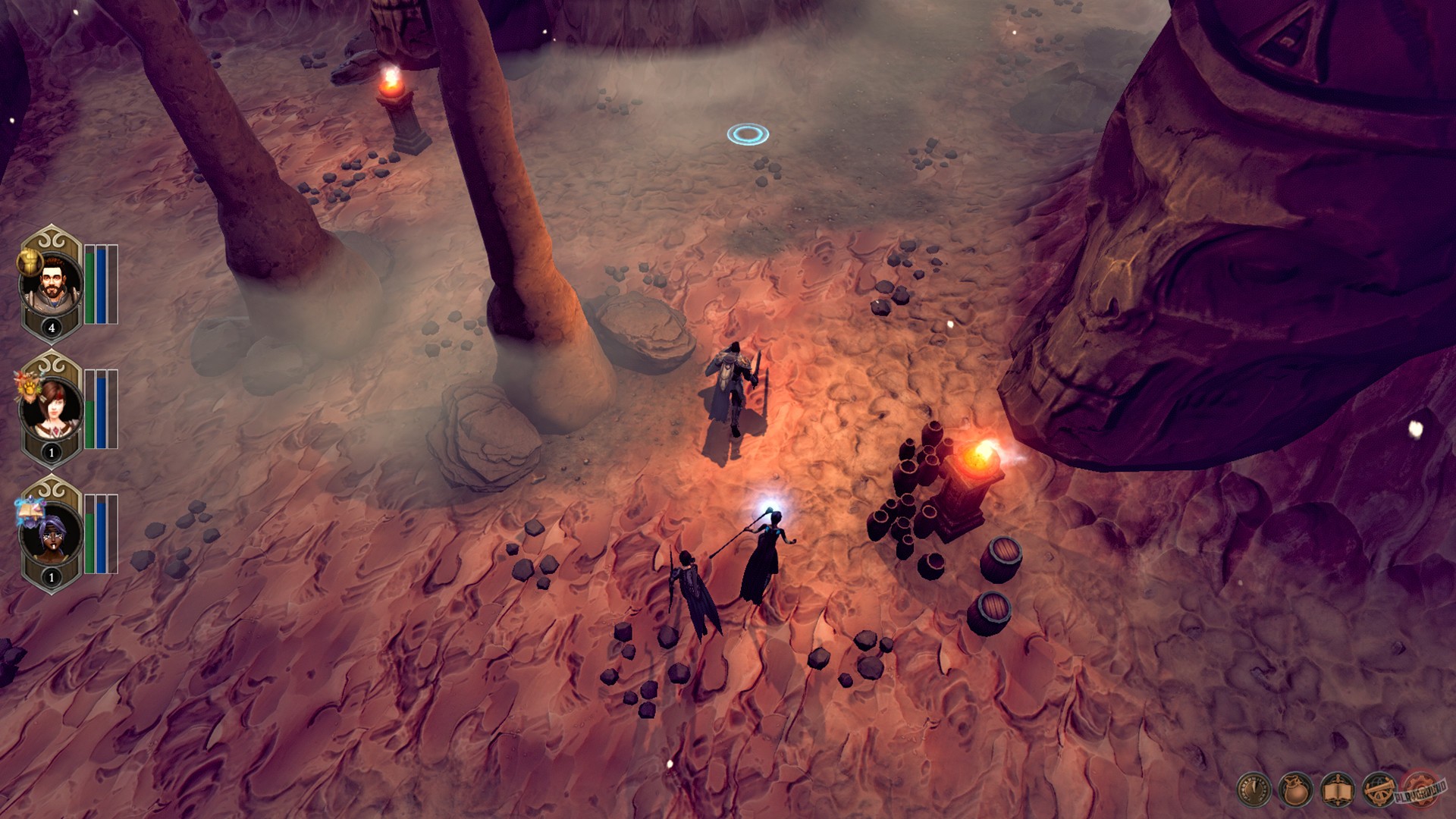Open the journal book icon
This screenshot has height=819, width=1456.
click(x=1336, y=789)
